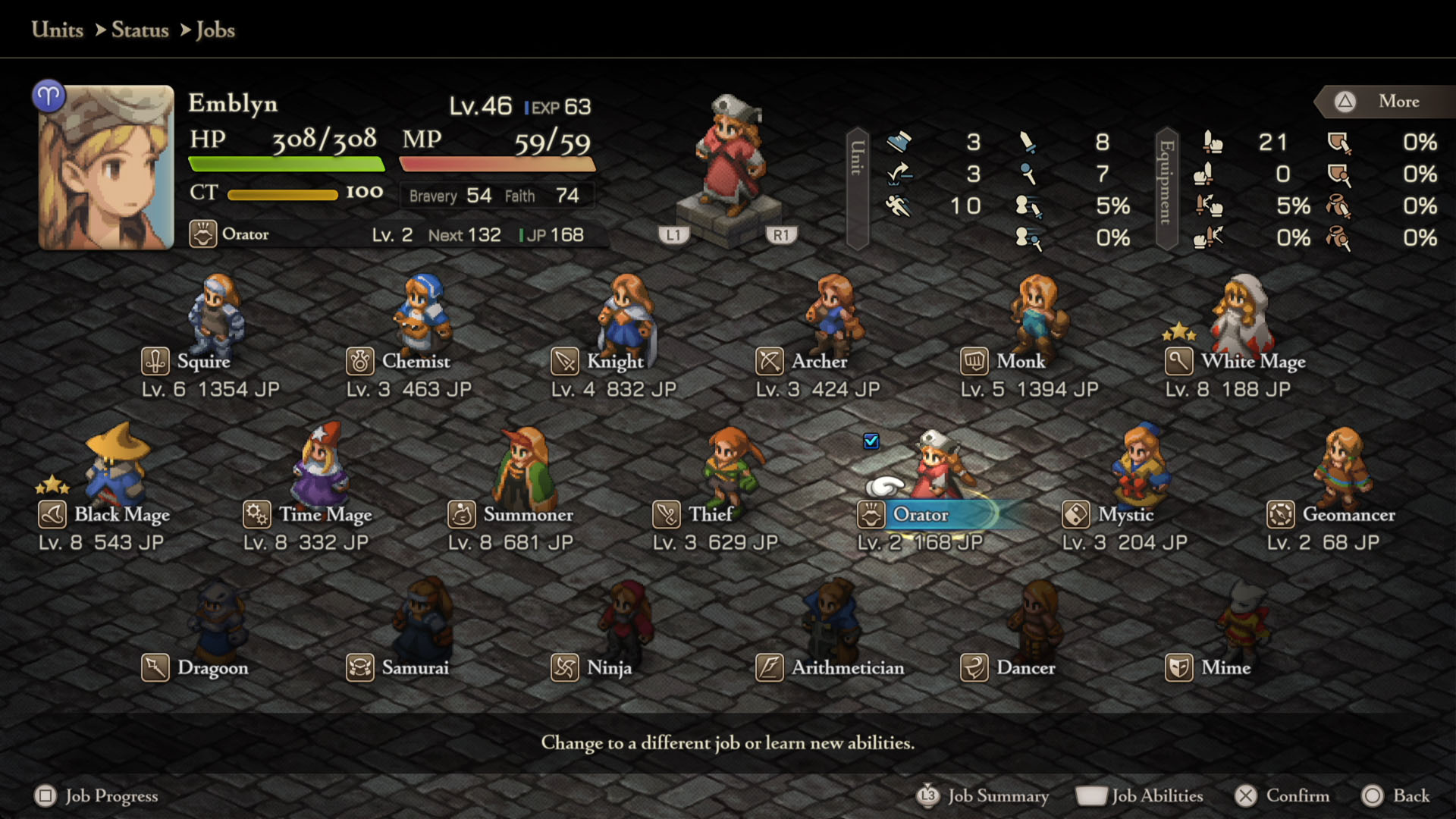Pick the Time Mage job

click(325, 515)
